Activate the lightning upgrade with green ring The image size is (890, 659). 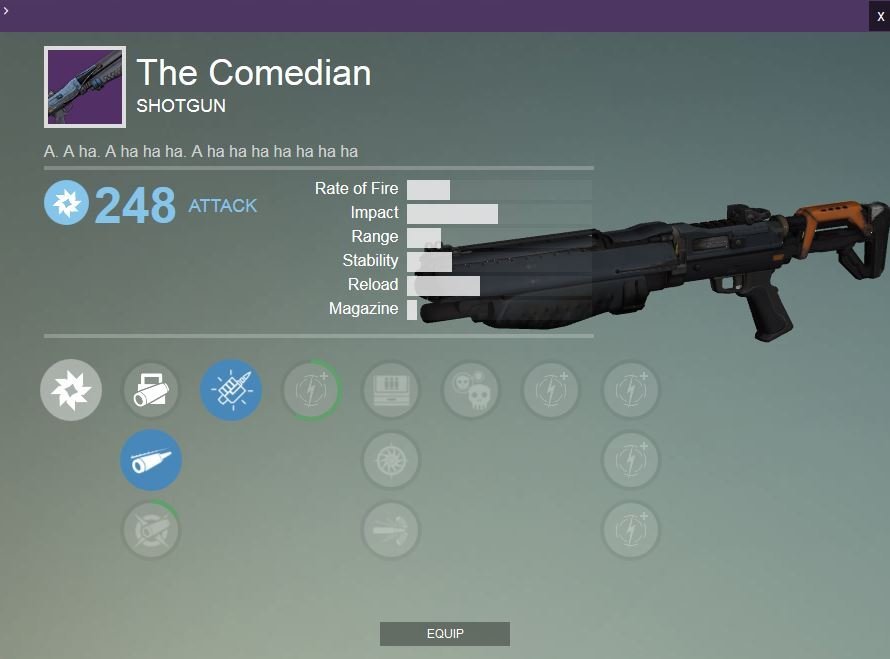click(x=311, y=390)
